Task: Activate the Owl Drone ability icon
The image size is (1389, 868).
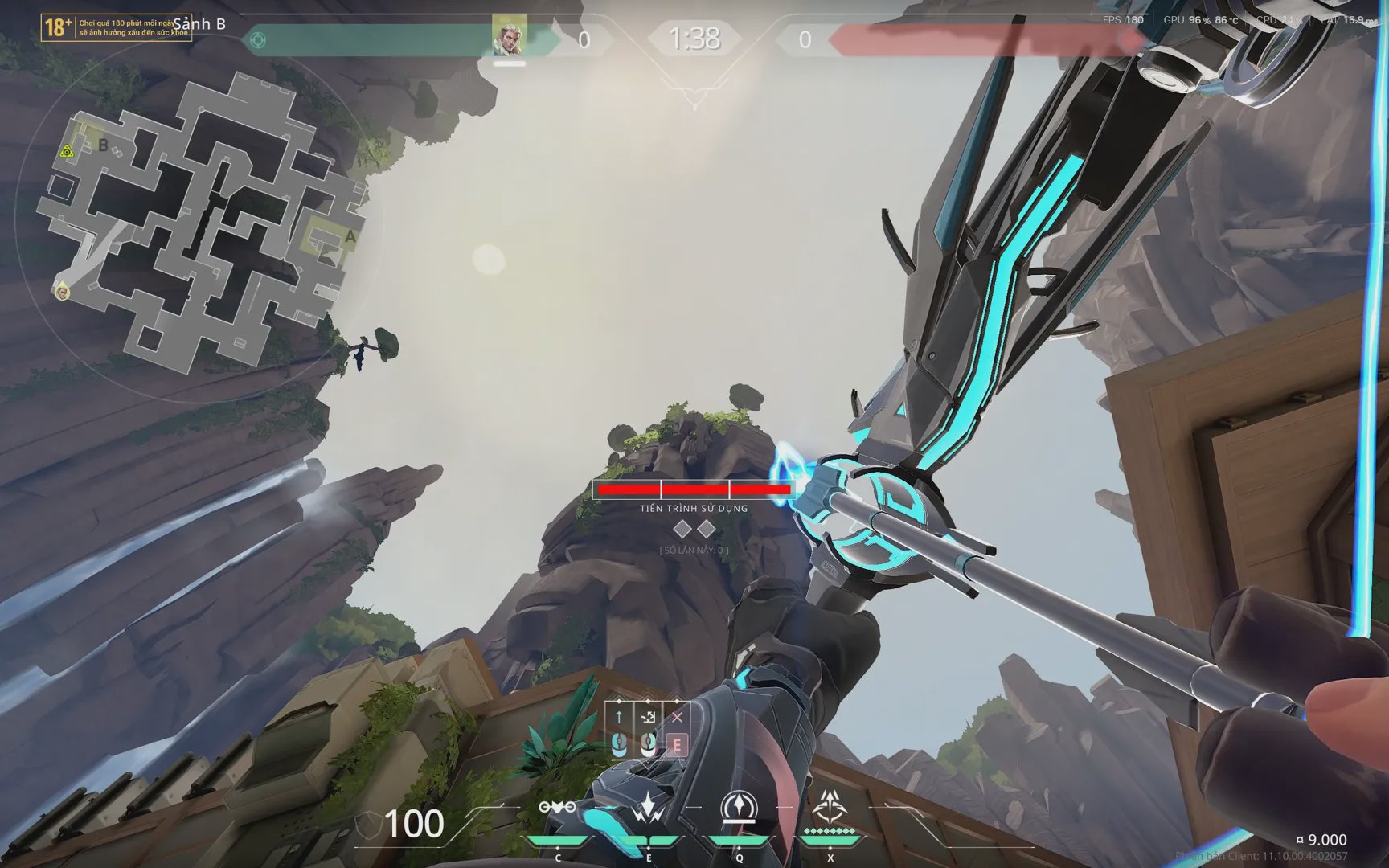Action: click(557, 807)
